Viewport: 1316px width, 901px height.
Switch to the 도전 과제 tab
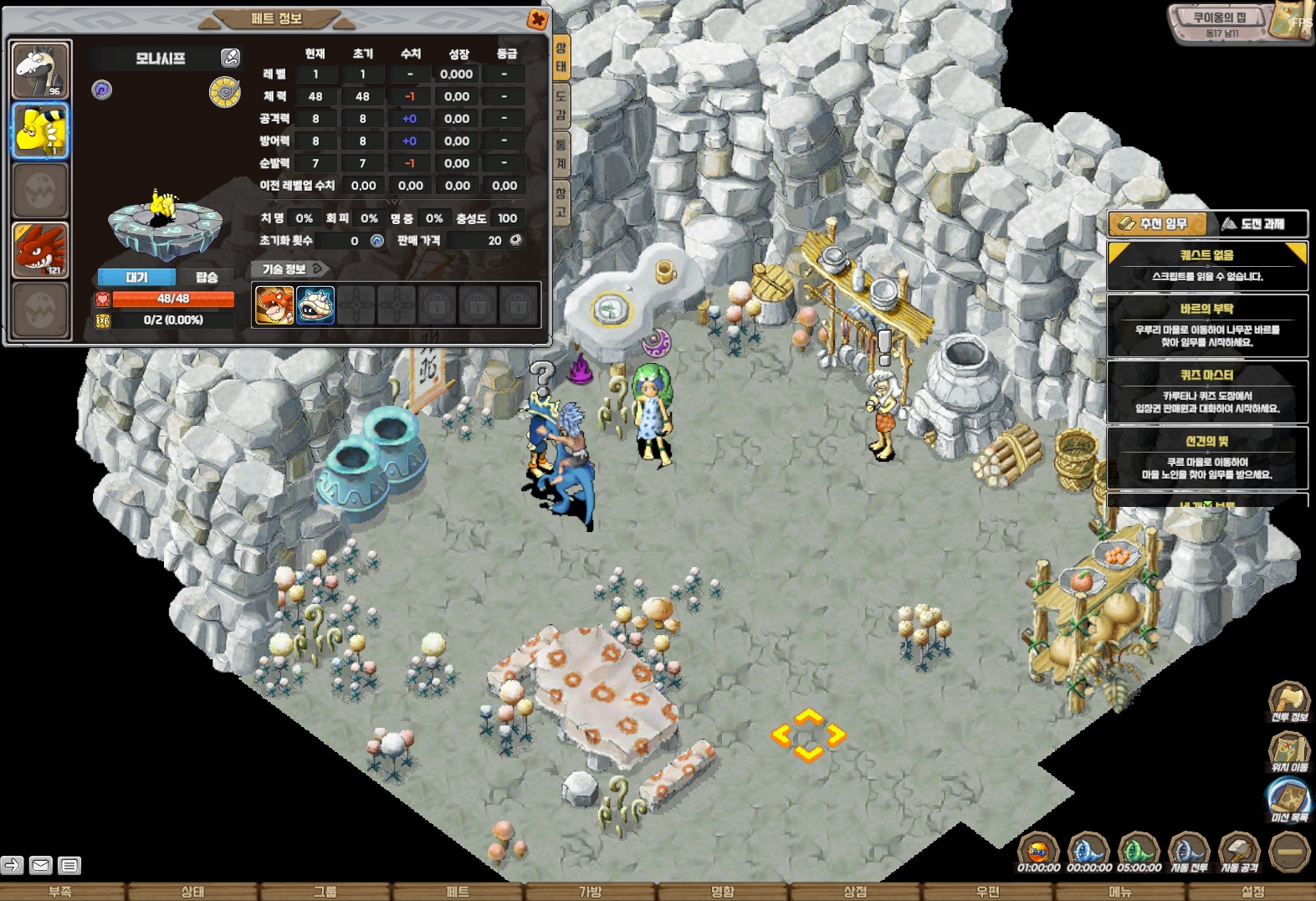coord(1256,223)
